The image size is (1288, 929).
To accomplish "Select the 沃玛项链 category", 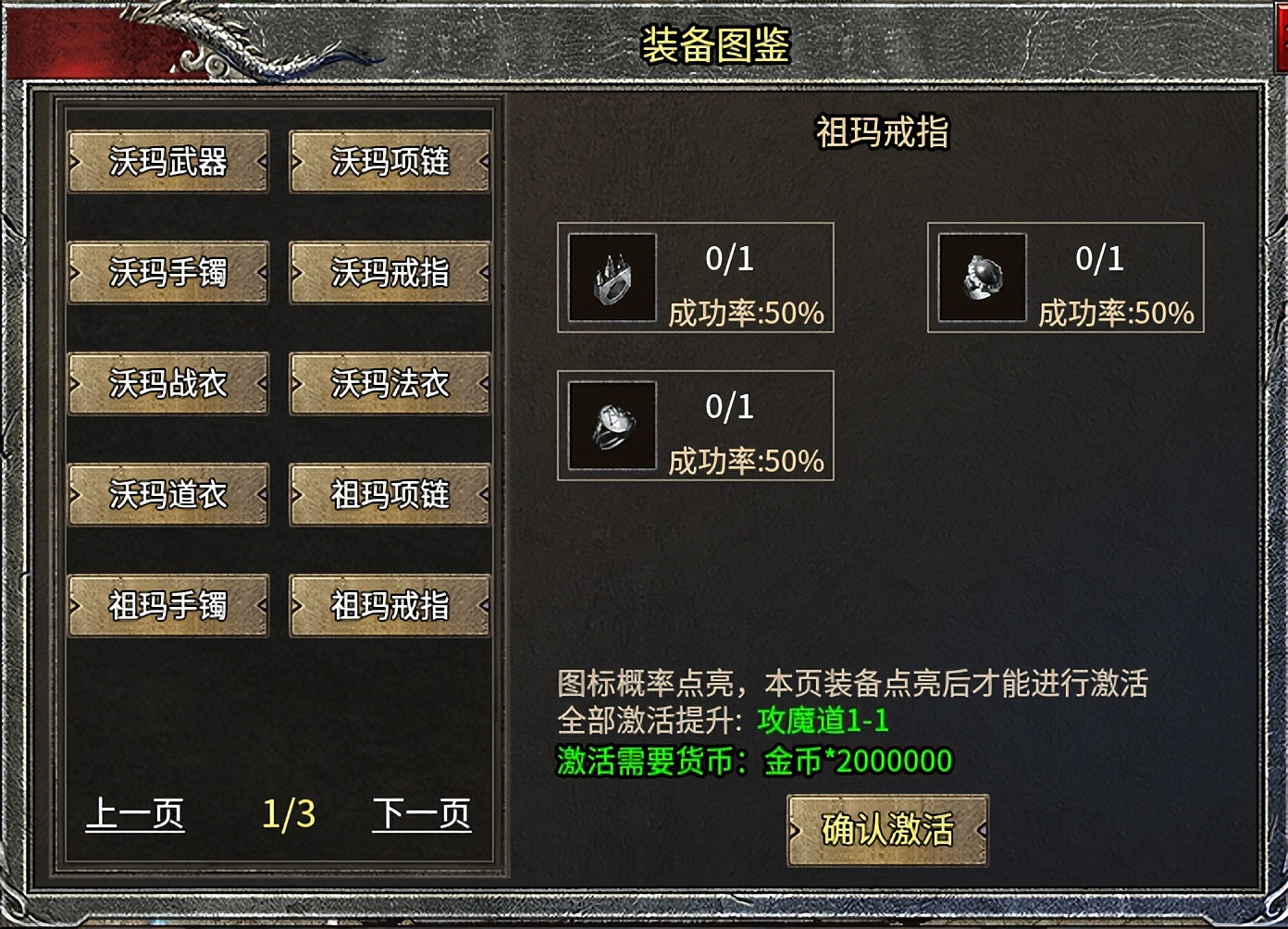I will point(390,160).
